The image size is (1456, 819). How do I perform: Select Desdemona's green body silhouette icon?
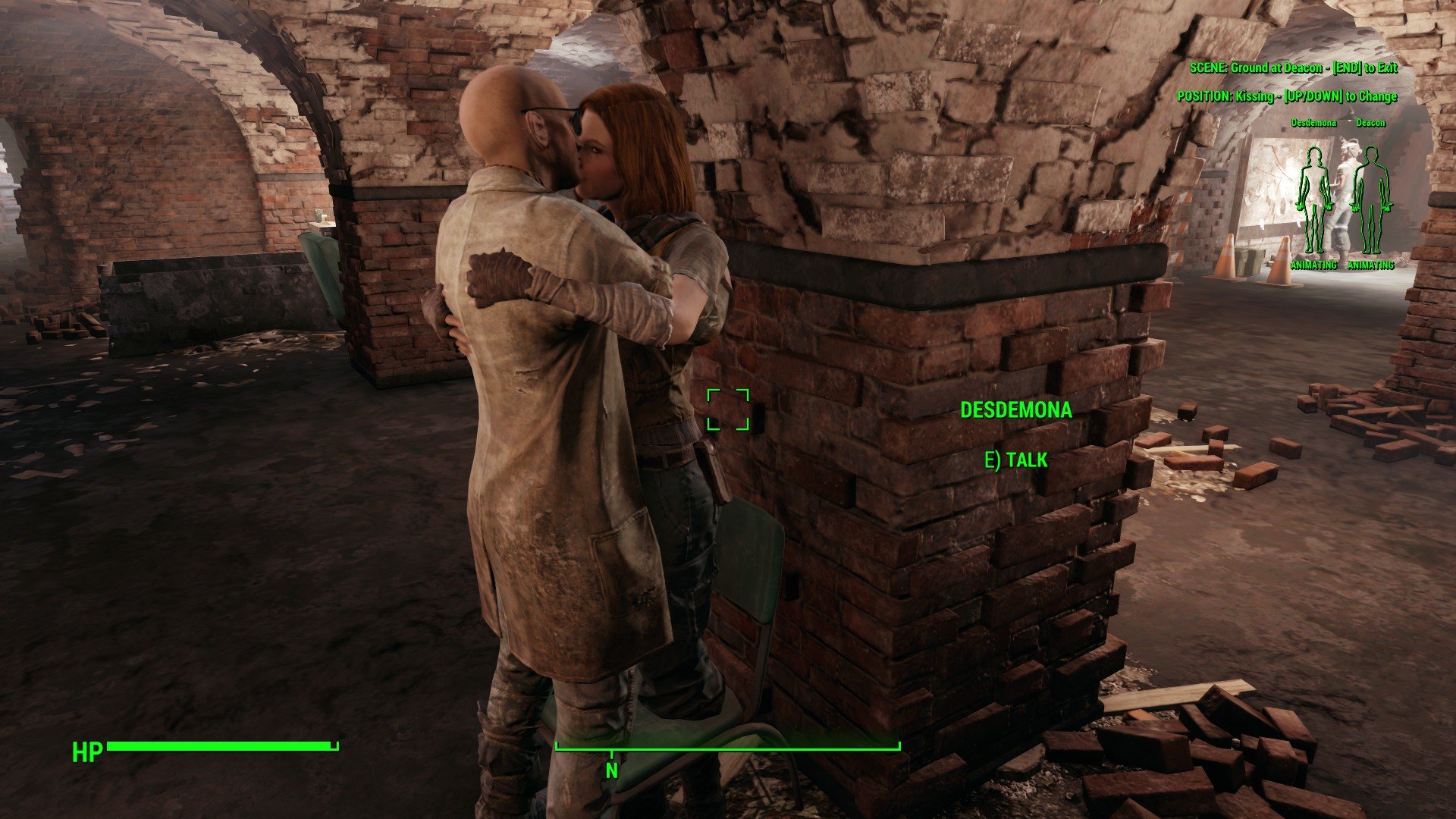pos(1313,200)
